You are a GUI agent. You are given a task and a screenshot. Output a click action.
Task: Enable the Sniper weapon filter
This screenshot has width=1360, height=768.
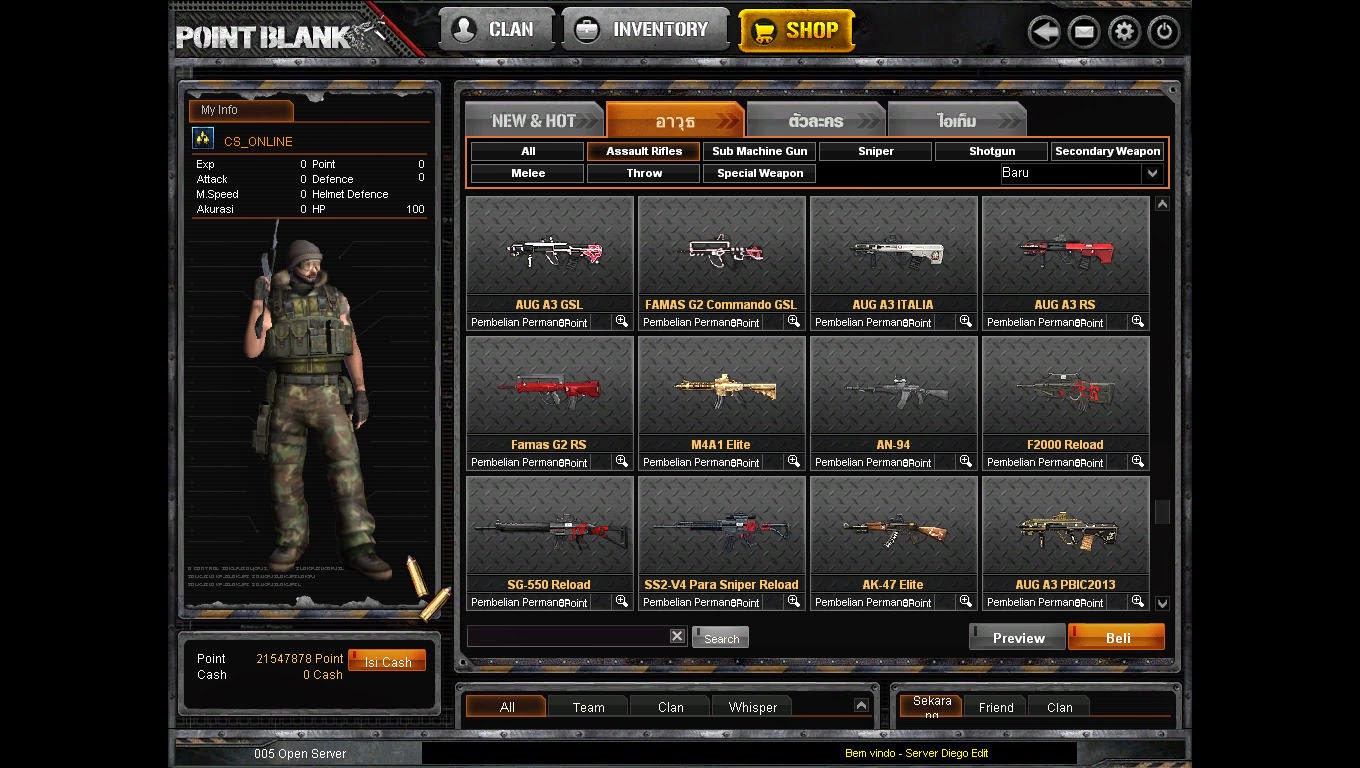[875, 151]
